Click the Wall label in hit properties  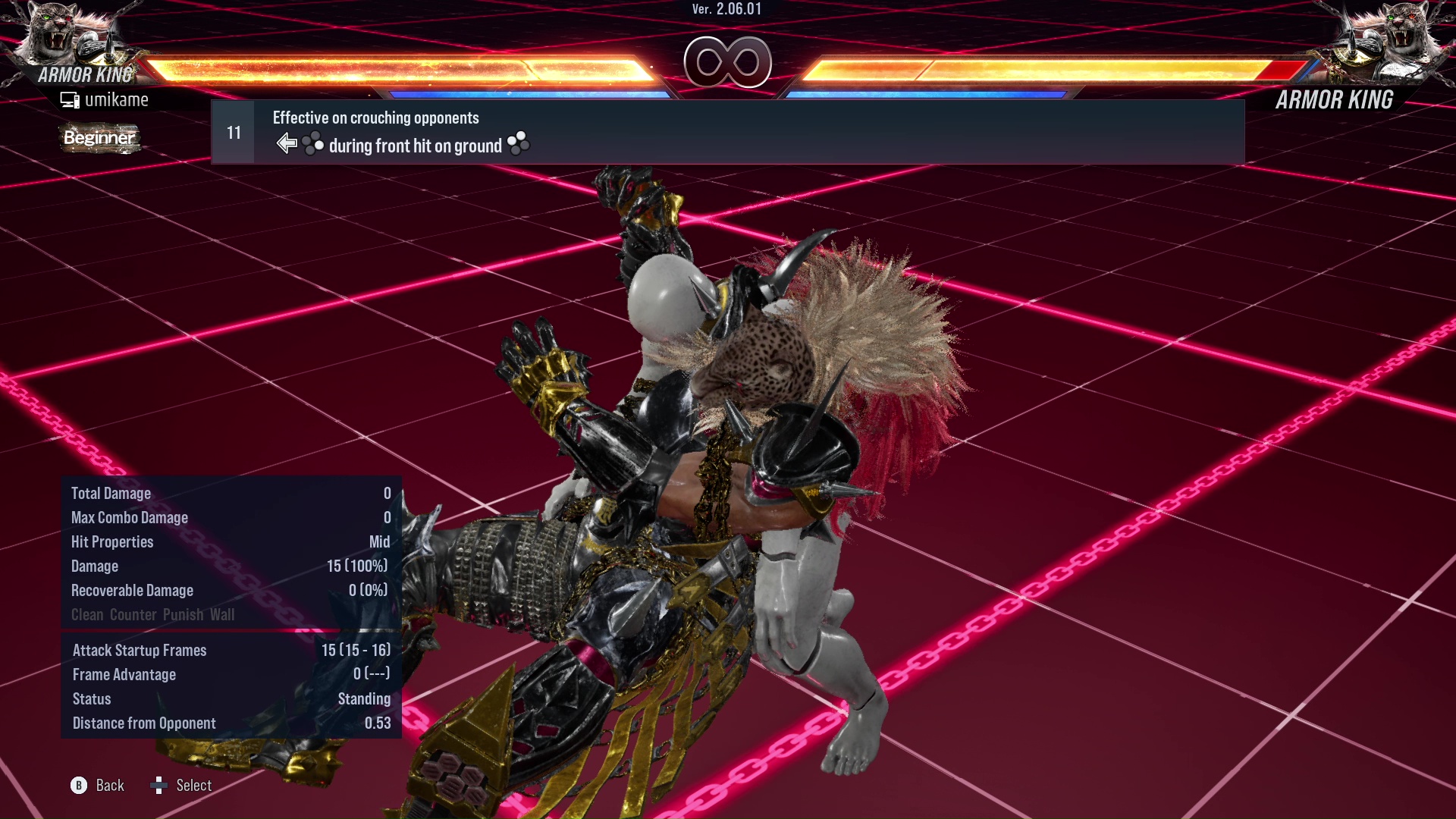(x=223, y=615)
